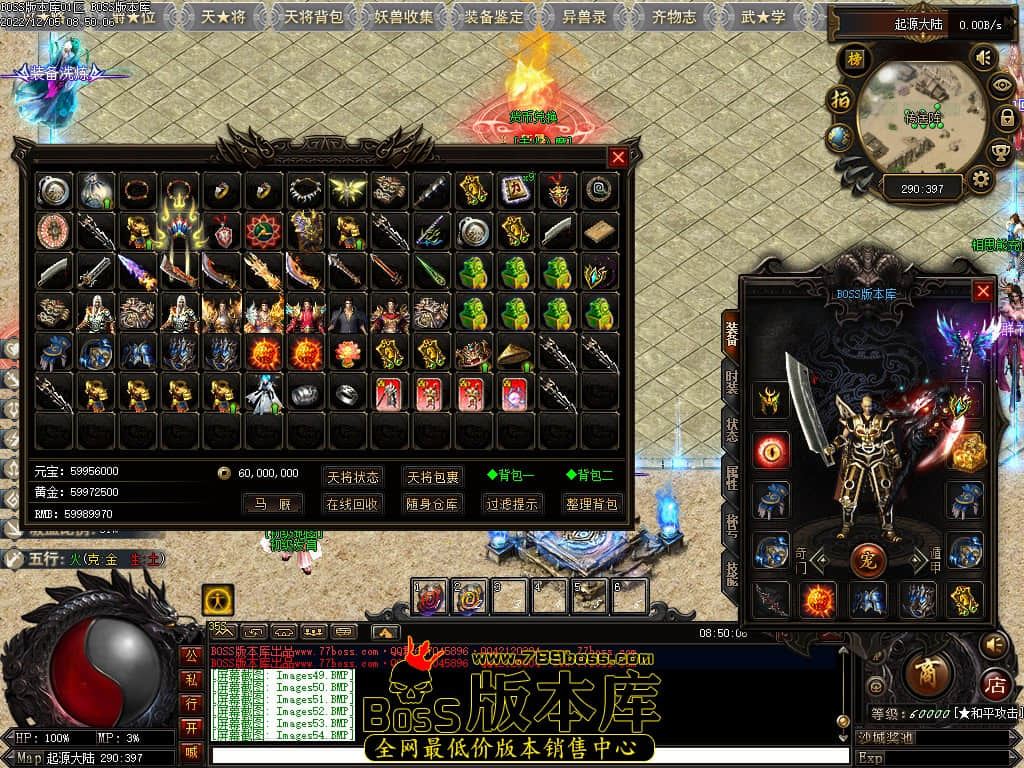Open the 榜 ranking button by minimap
Viewport: 1024px width, 768px height.
pos(854,60)
